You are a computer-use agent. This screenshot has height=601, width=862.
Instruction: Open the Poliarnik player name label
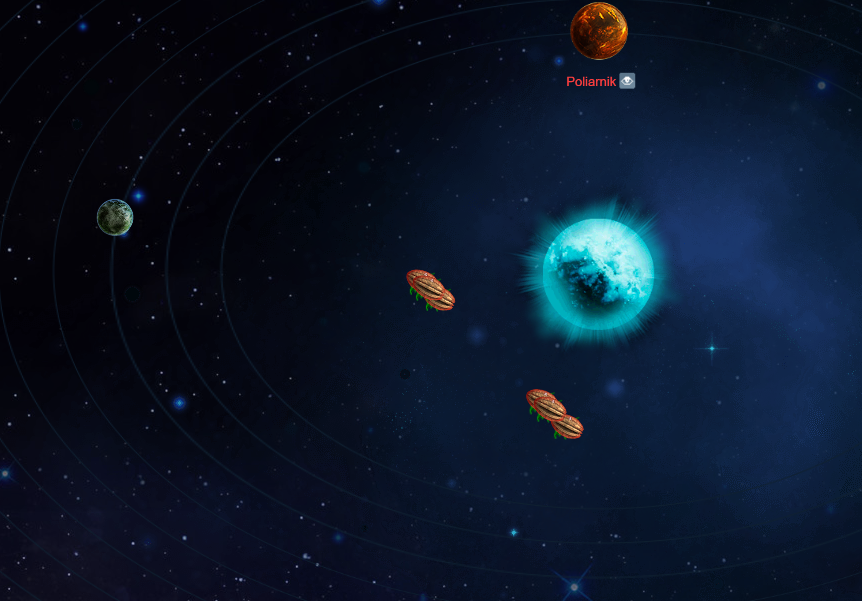(591, 82)
